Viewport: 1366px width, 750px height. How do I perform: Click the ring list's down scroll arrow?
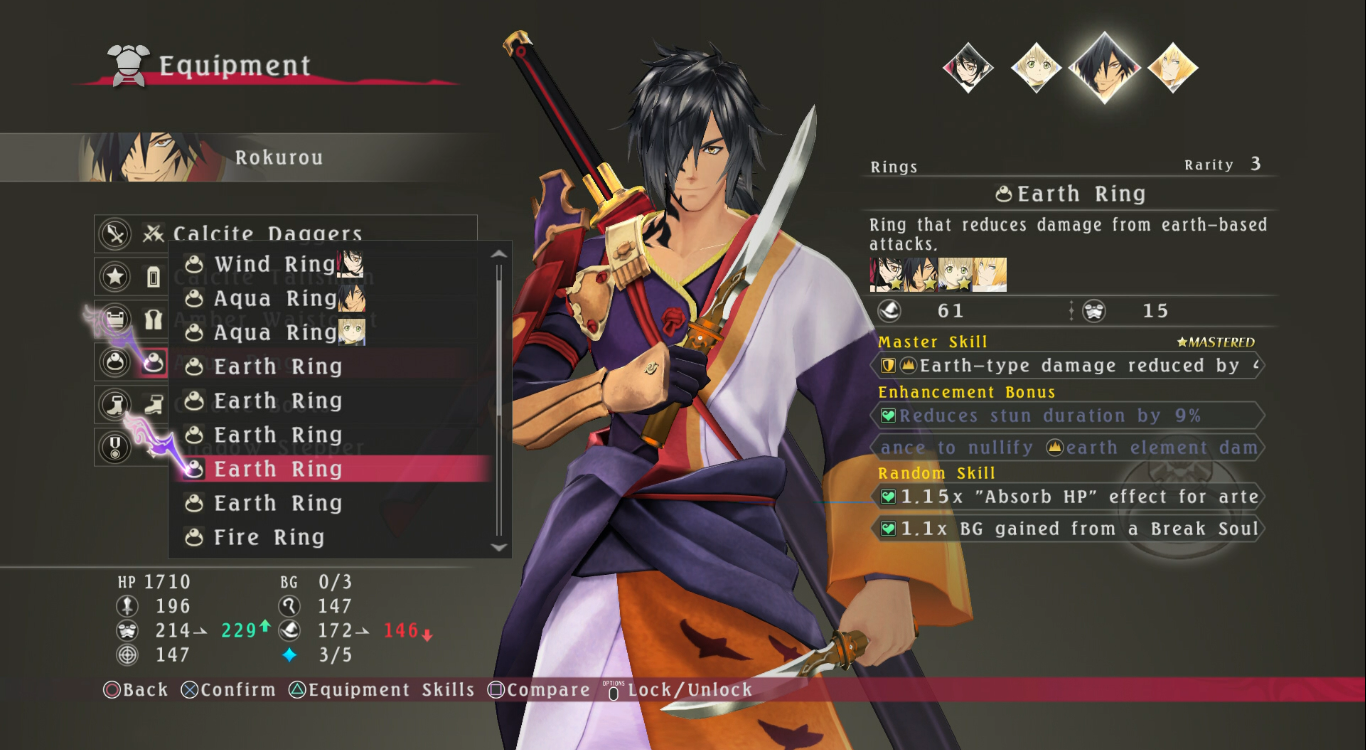pyautogui.click(x=500, y=547)
